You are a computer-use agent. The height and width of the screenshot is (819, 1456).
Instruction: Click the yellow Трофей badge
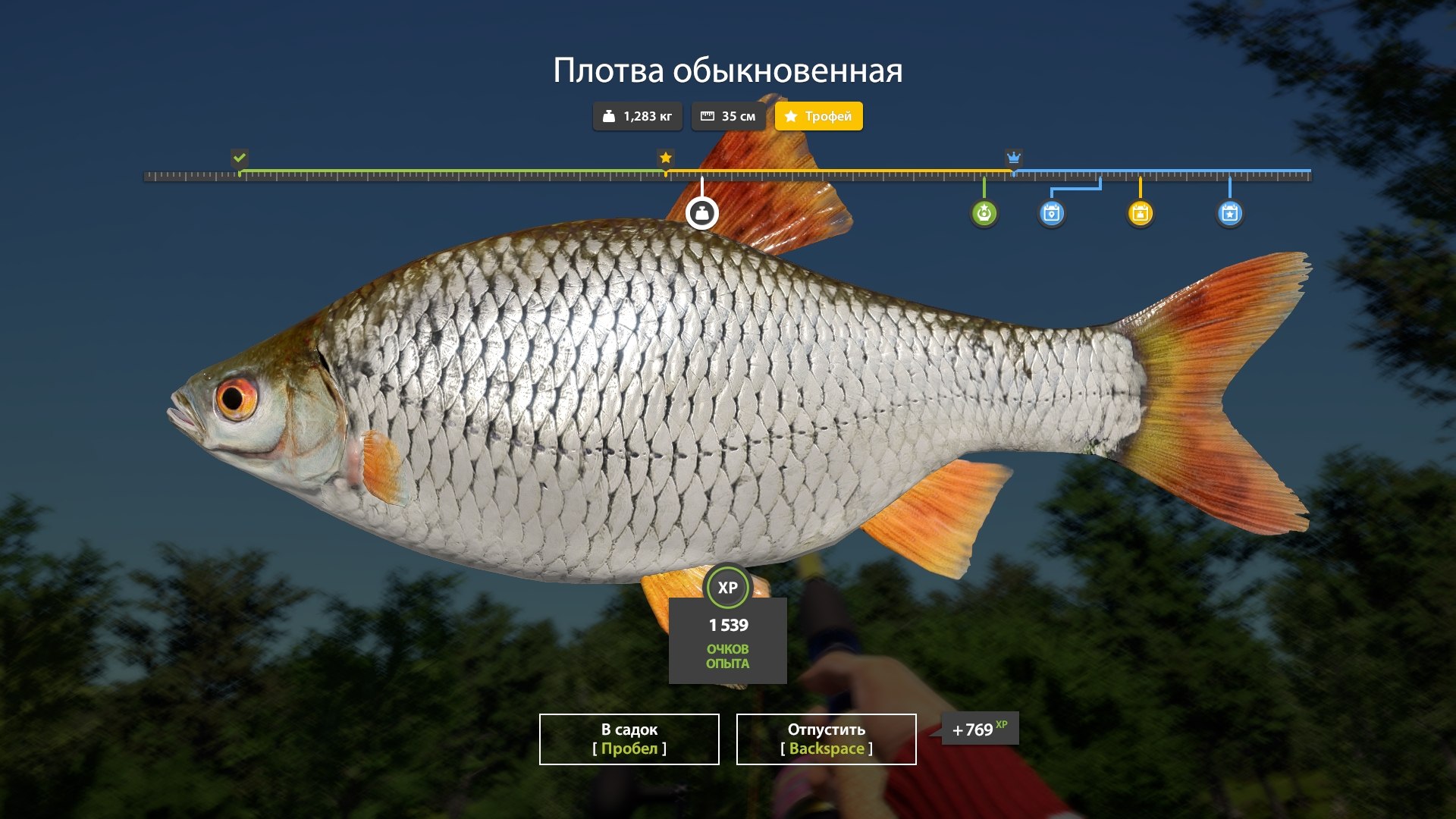(x=818, y=116)
